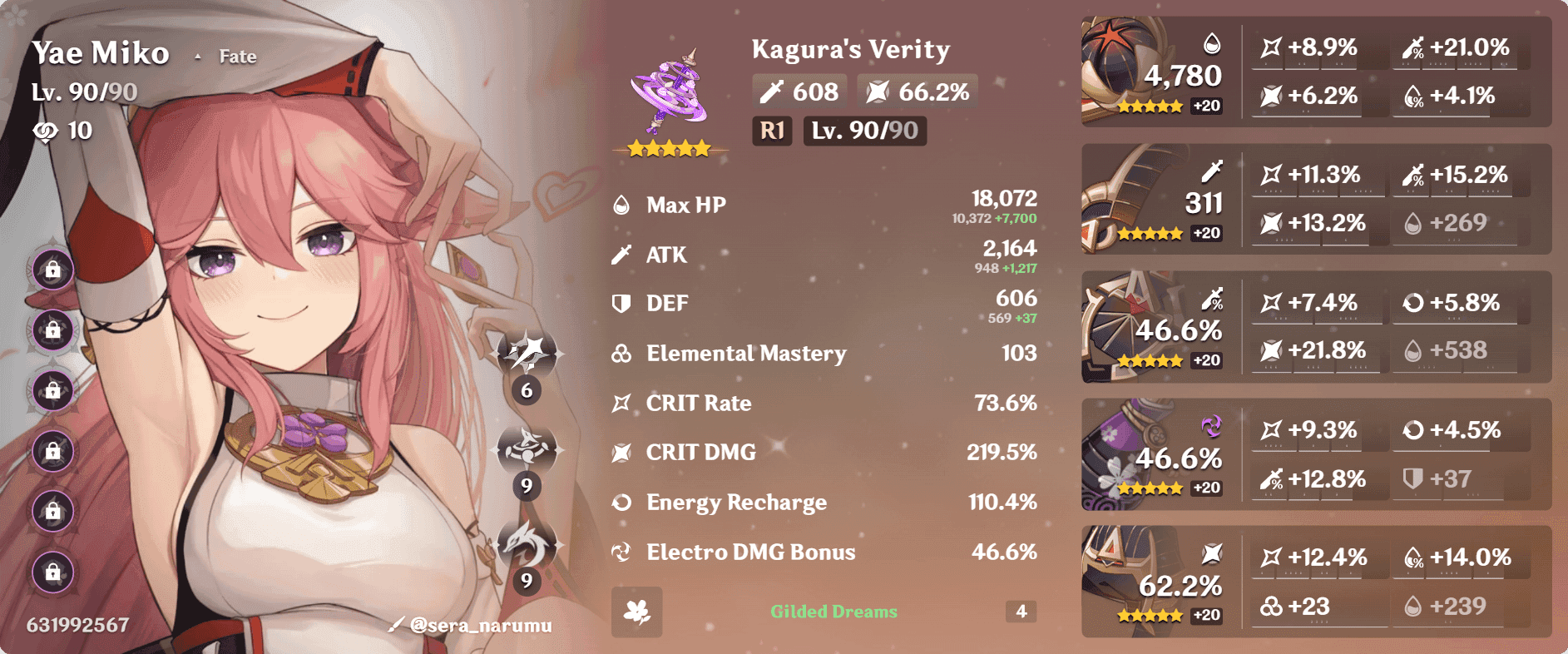The height and width of the screenshot is (654, 1568).
Task: Choose the sands artifact with ATK 46.6%
Action: [x=1153, y=327]
